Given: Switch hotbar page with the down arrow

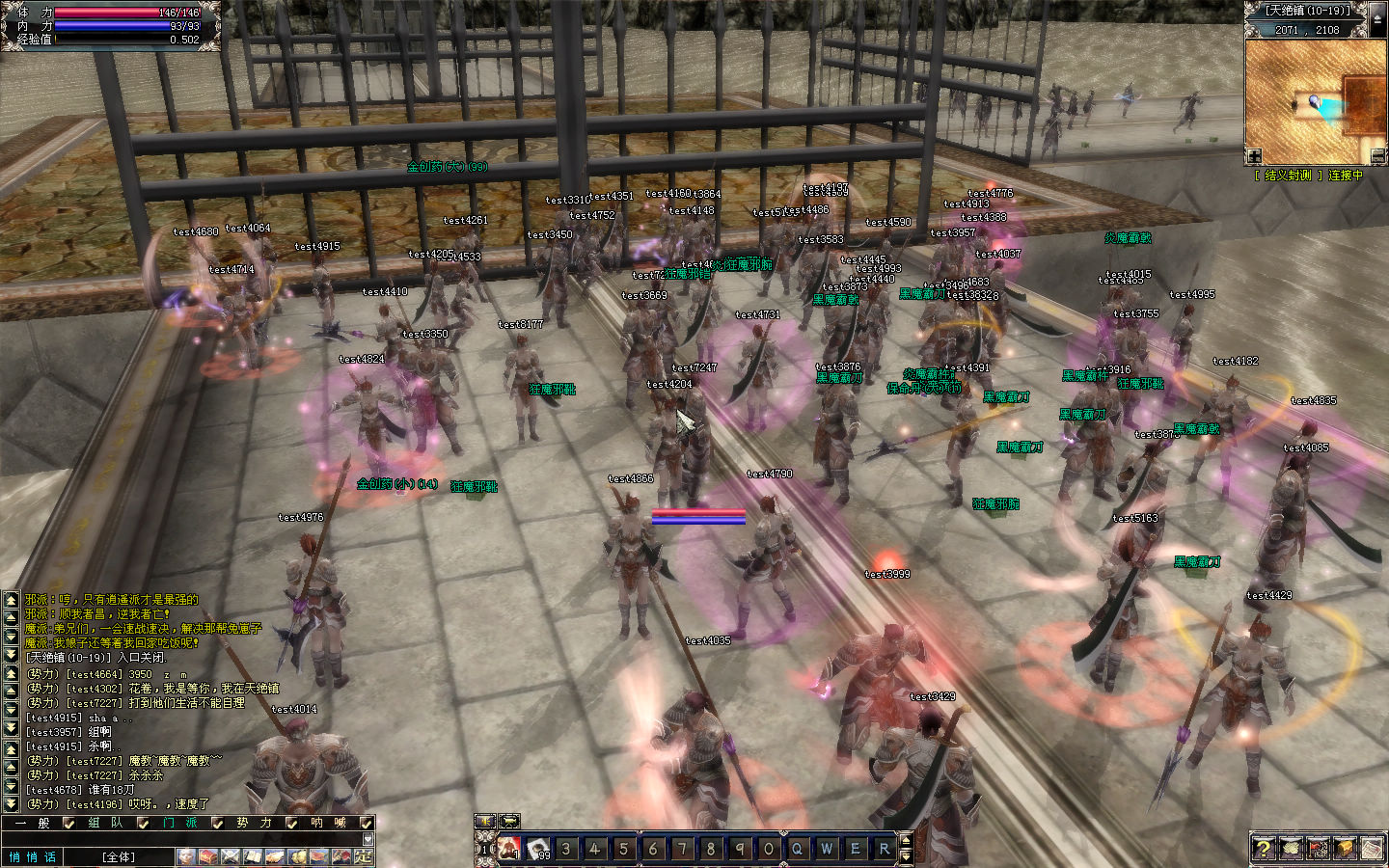Looking at the screenshot, I should 905,855.
